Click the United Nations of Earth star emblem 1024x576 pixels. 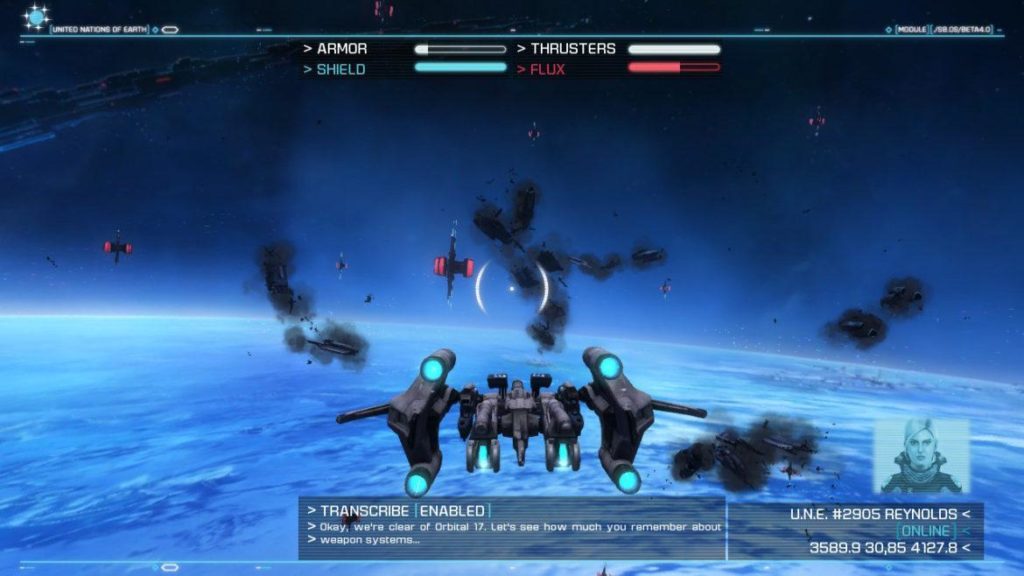[37, 17]
